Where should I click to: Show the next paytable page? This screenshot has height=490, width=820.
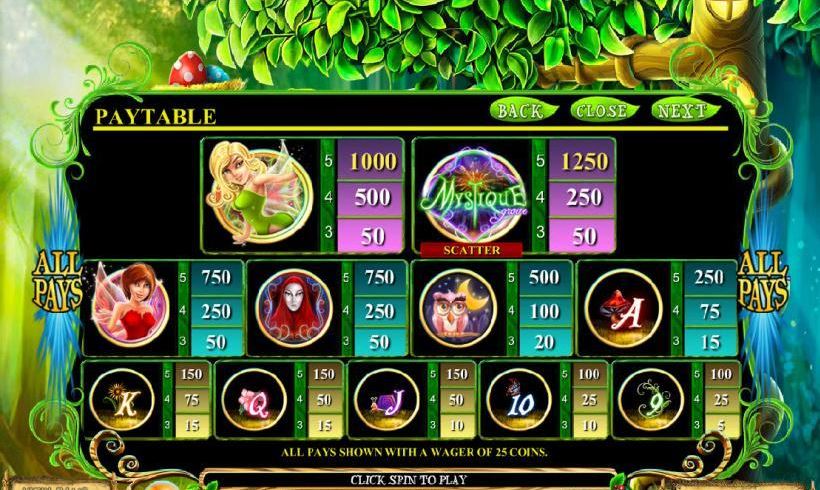(683, 111)
